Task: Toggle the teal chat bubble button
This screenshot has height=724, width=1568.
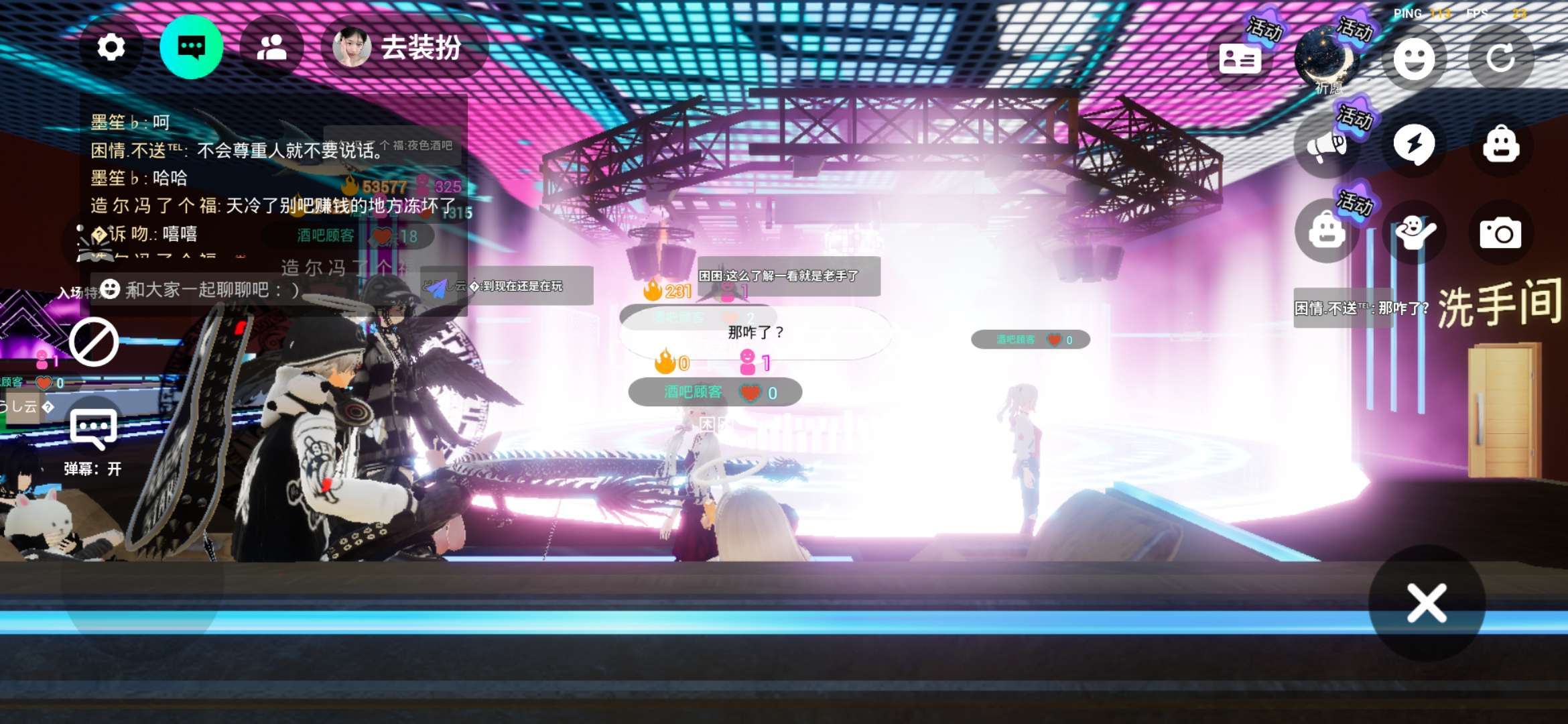Action: coord(192,48)
